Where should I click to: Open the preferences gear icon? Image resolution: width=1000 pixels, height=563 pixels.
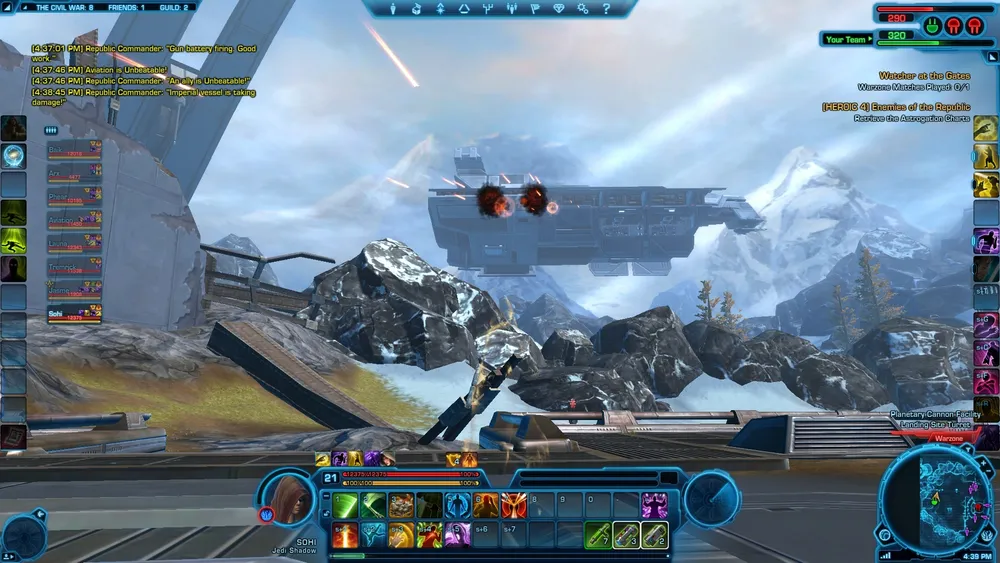[583, 9]
